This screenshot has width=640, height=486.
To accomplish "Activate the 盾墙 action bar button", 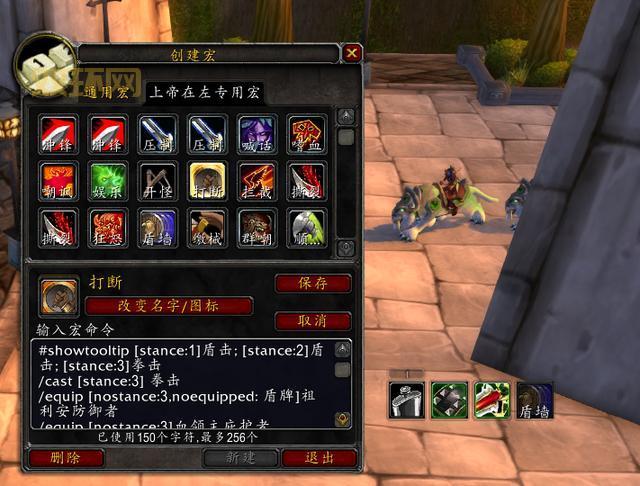I will [x=536, y=400].
